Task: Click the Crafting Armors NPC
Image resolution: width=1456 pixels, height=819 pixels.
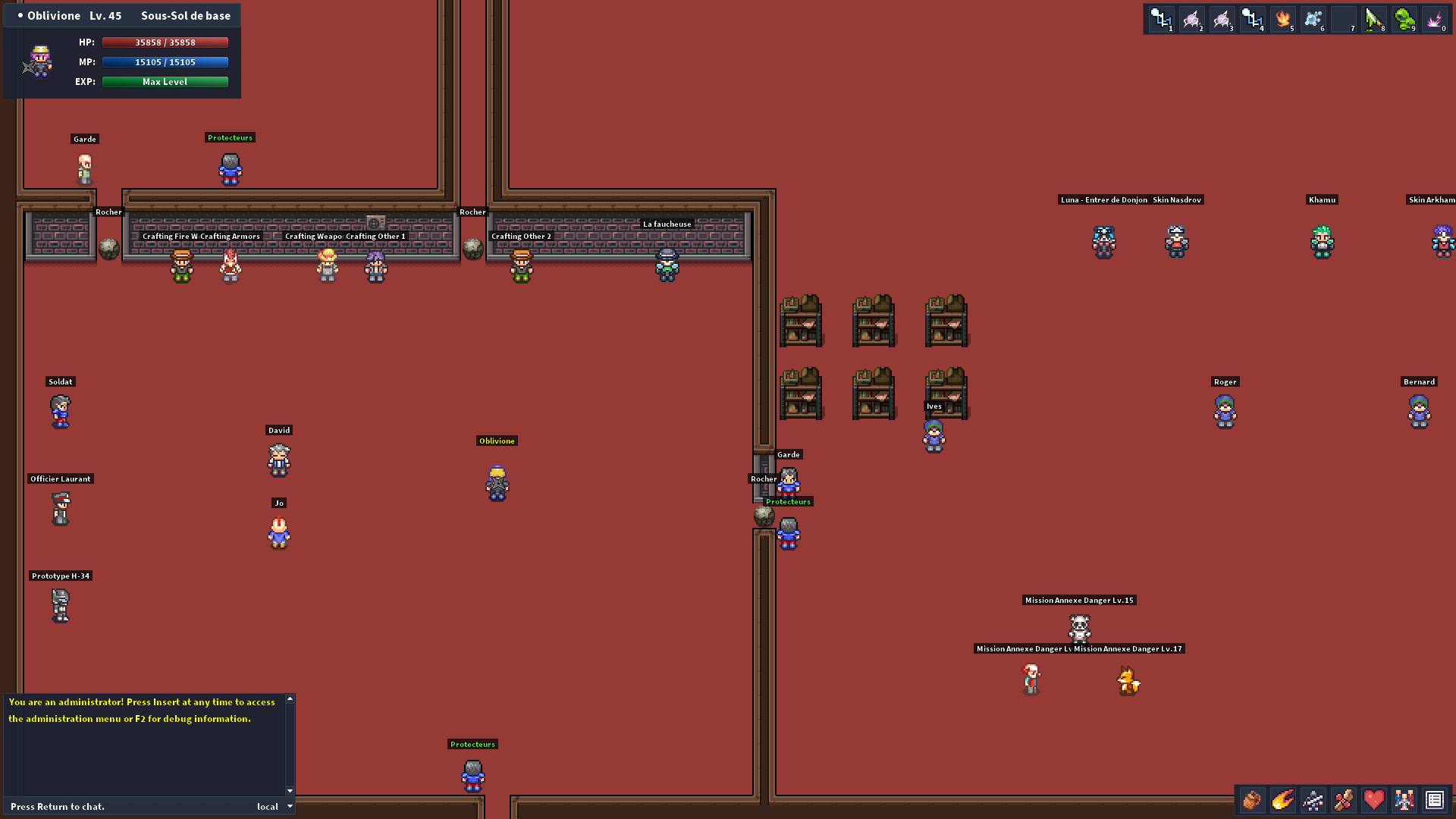Action: pos(230,265)
